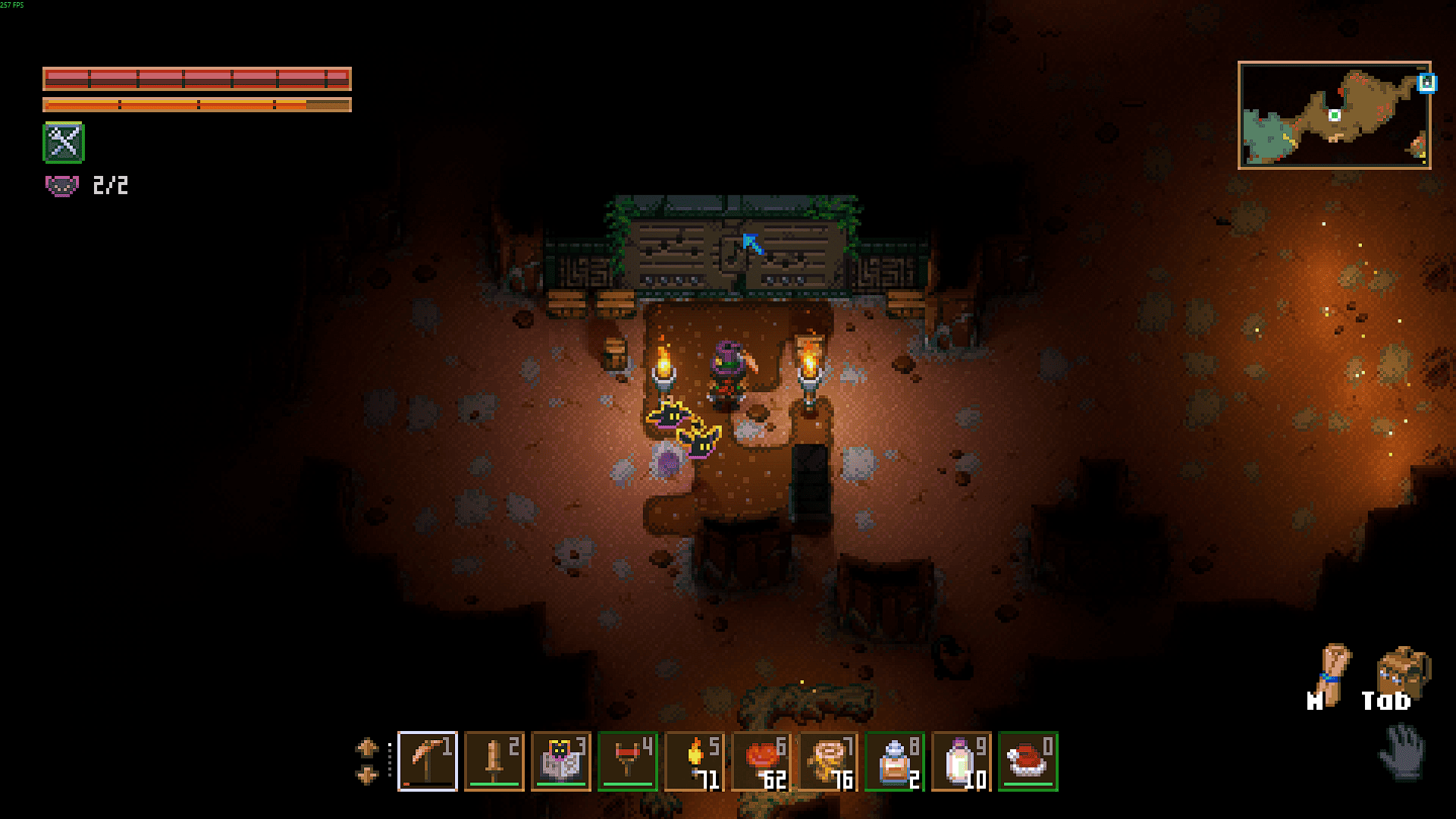Select the slot 7 stack of 76
The height and width of the screenshot is (819, 1456).
tap(827, 761)
